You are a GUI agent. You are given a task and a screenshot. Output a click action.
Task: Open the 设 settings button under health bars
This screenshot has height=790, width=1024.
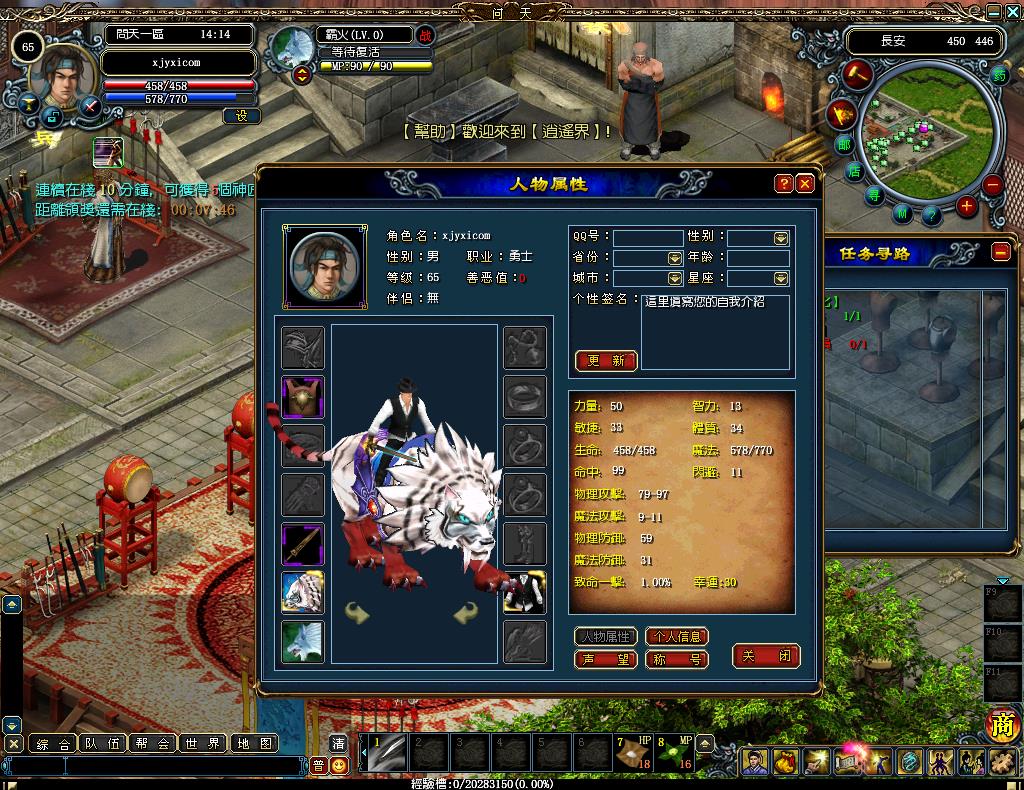pos(241,116)
